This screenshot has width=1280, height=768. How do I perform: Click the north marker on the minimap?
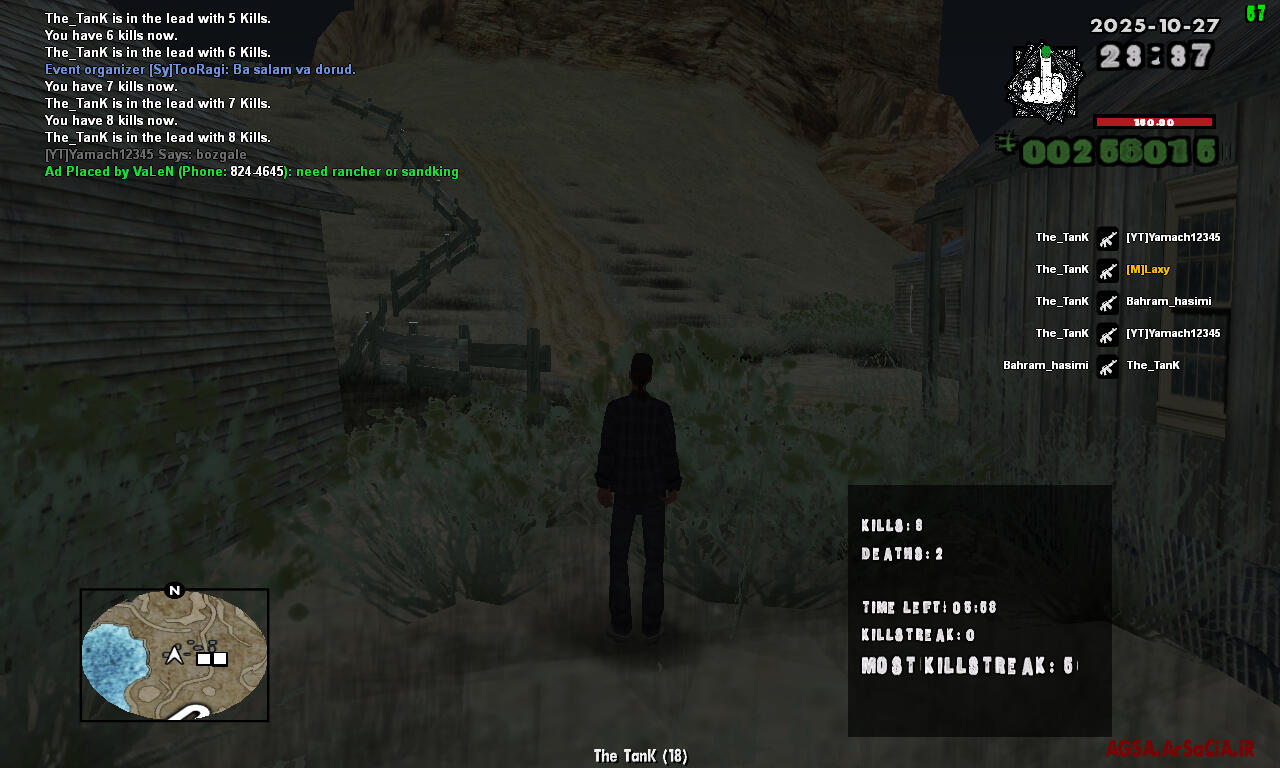[x=175, y=590]
